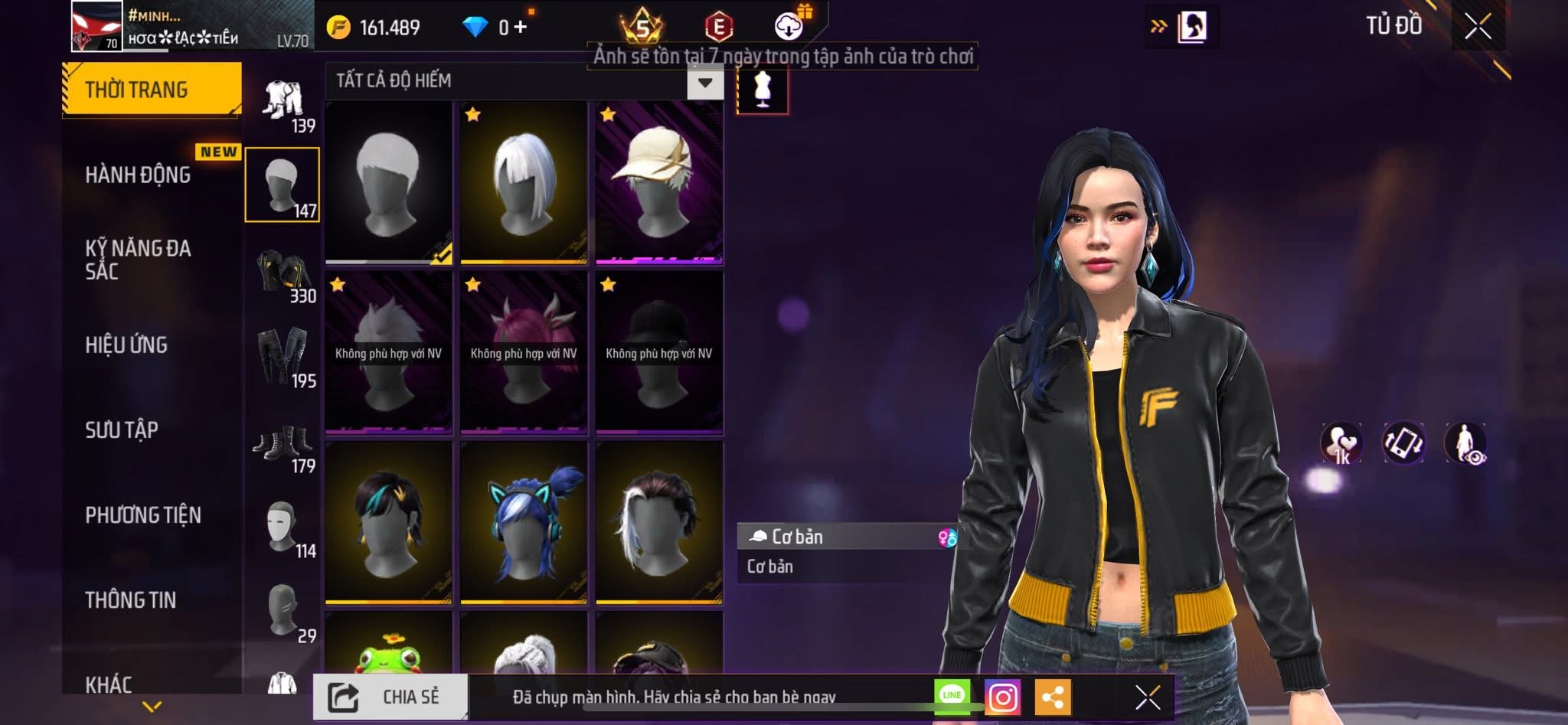Select the hair category icon showing 147 items
Image resolution: width=1568 pixels, height=725 pixels.
(282, 184)
